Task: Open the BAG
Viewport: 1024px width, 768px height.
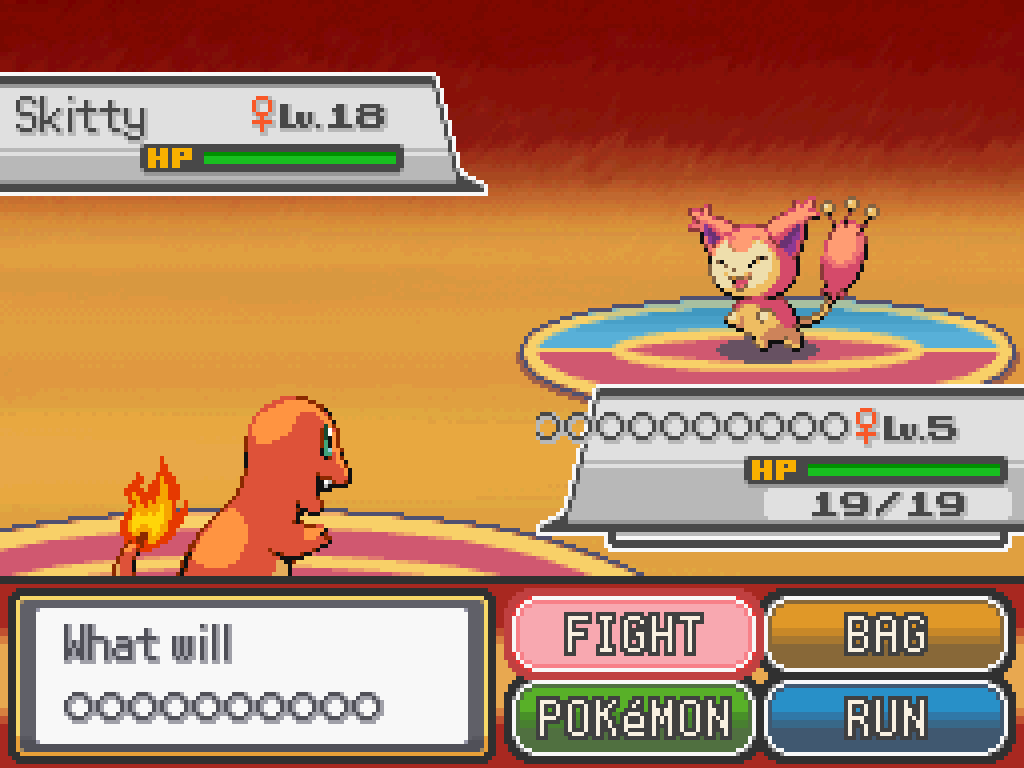Action: pyautogui.click(x=885, y=634)
